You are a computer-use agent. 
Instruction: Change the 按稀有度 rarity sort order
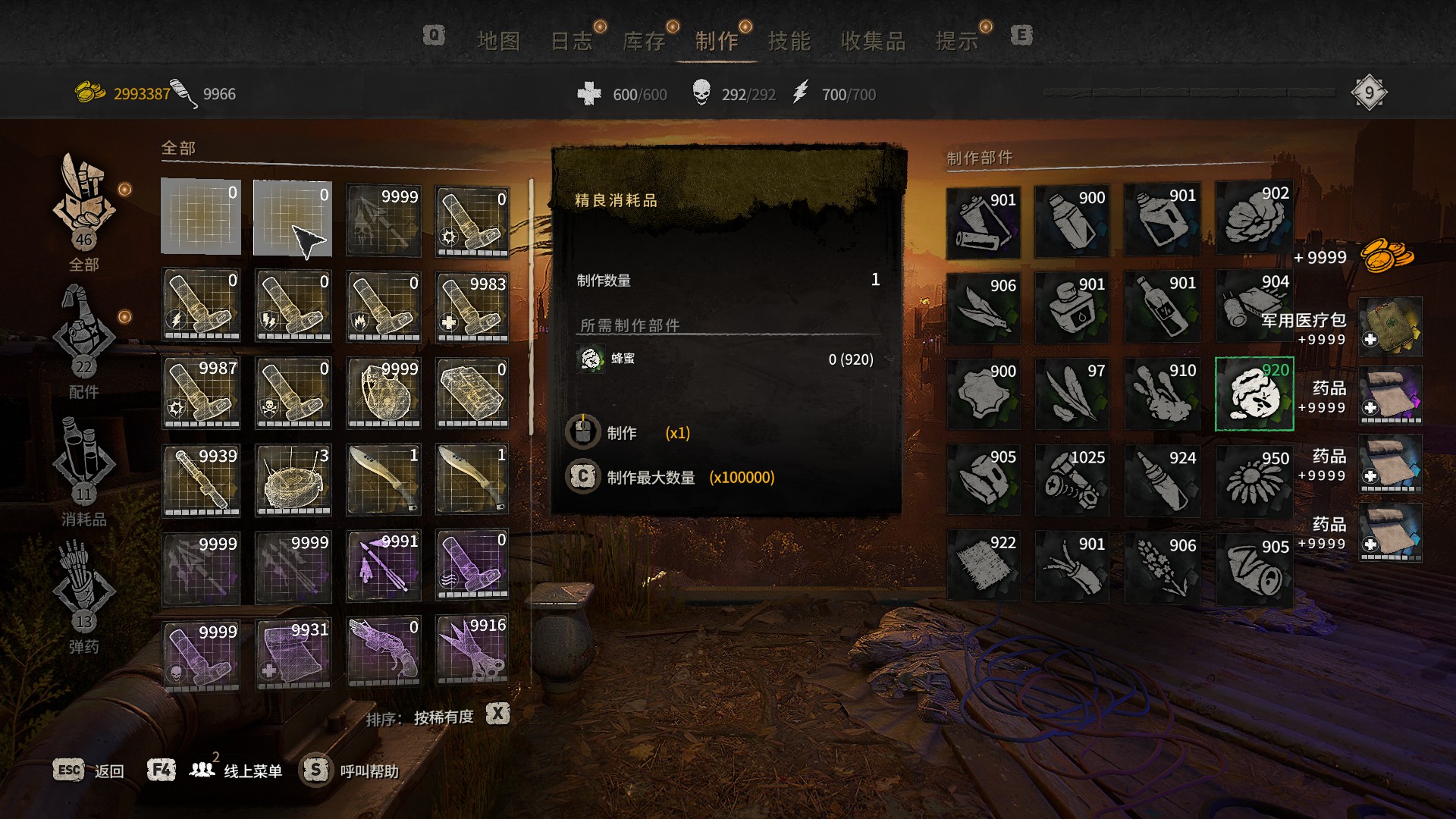pos(444,717)
